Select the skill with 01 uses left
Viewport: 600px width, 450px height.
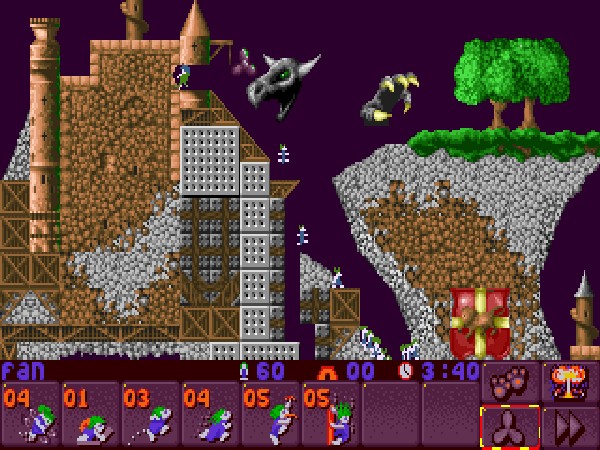90,414
